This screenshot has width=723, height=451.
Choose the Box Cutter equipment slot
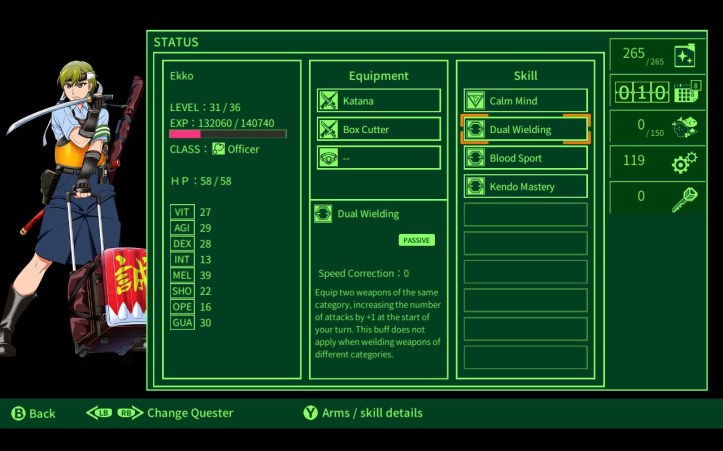[x=379, y=129]
